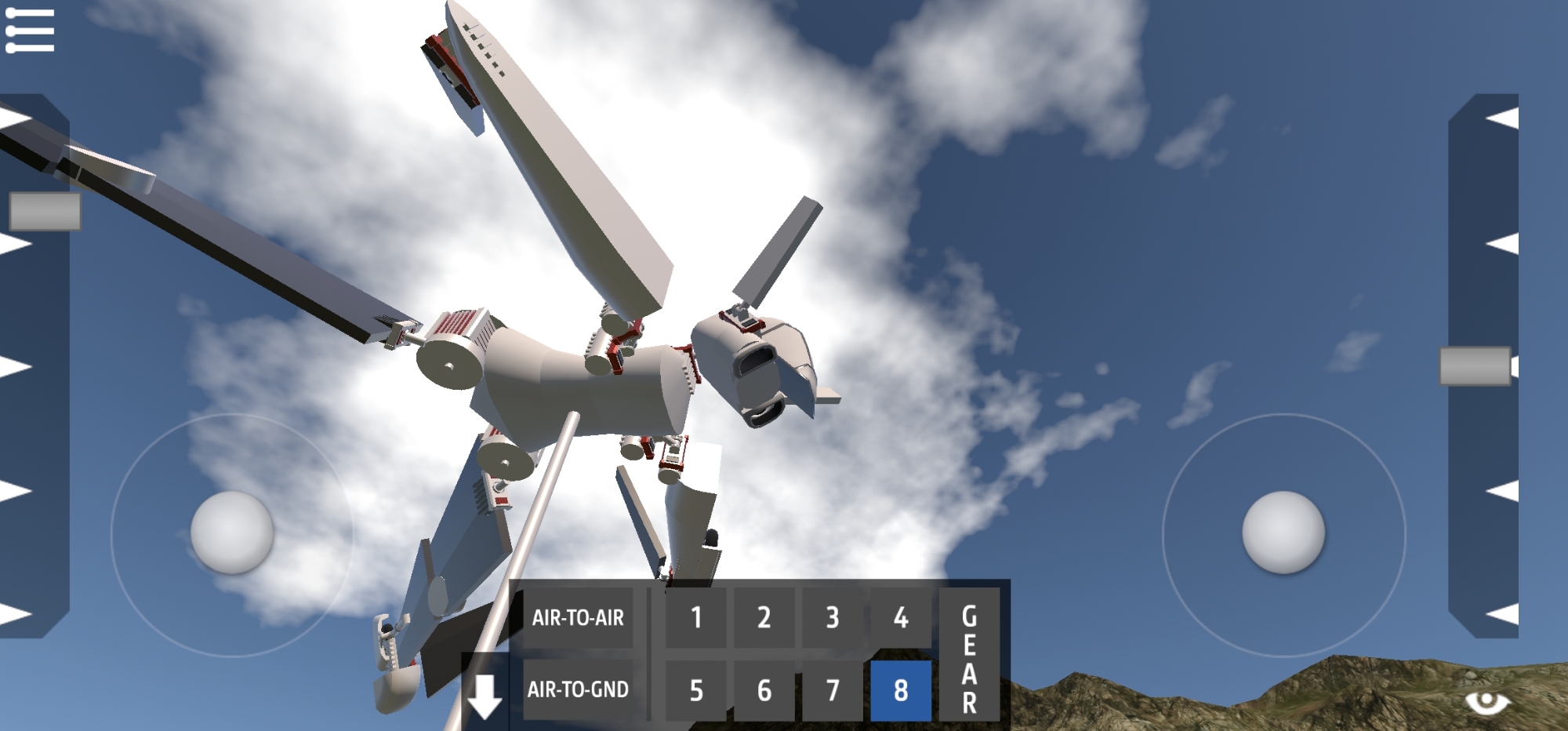Select AIR-TO-AIR weapon mode

[578, 618]
